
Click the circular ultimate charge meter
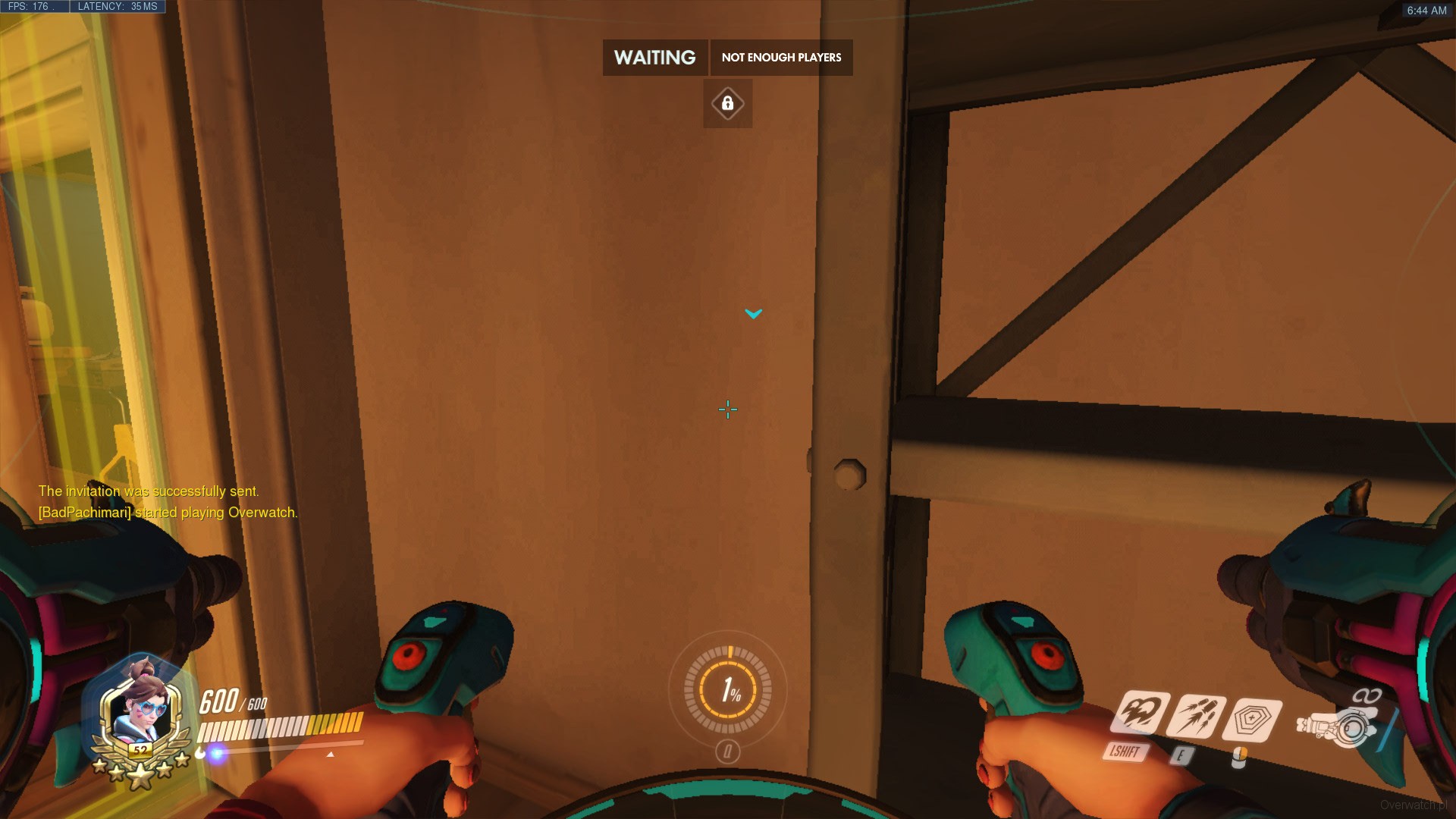point(728,689)
